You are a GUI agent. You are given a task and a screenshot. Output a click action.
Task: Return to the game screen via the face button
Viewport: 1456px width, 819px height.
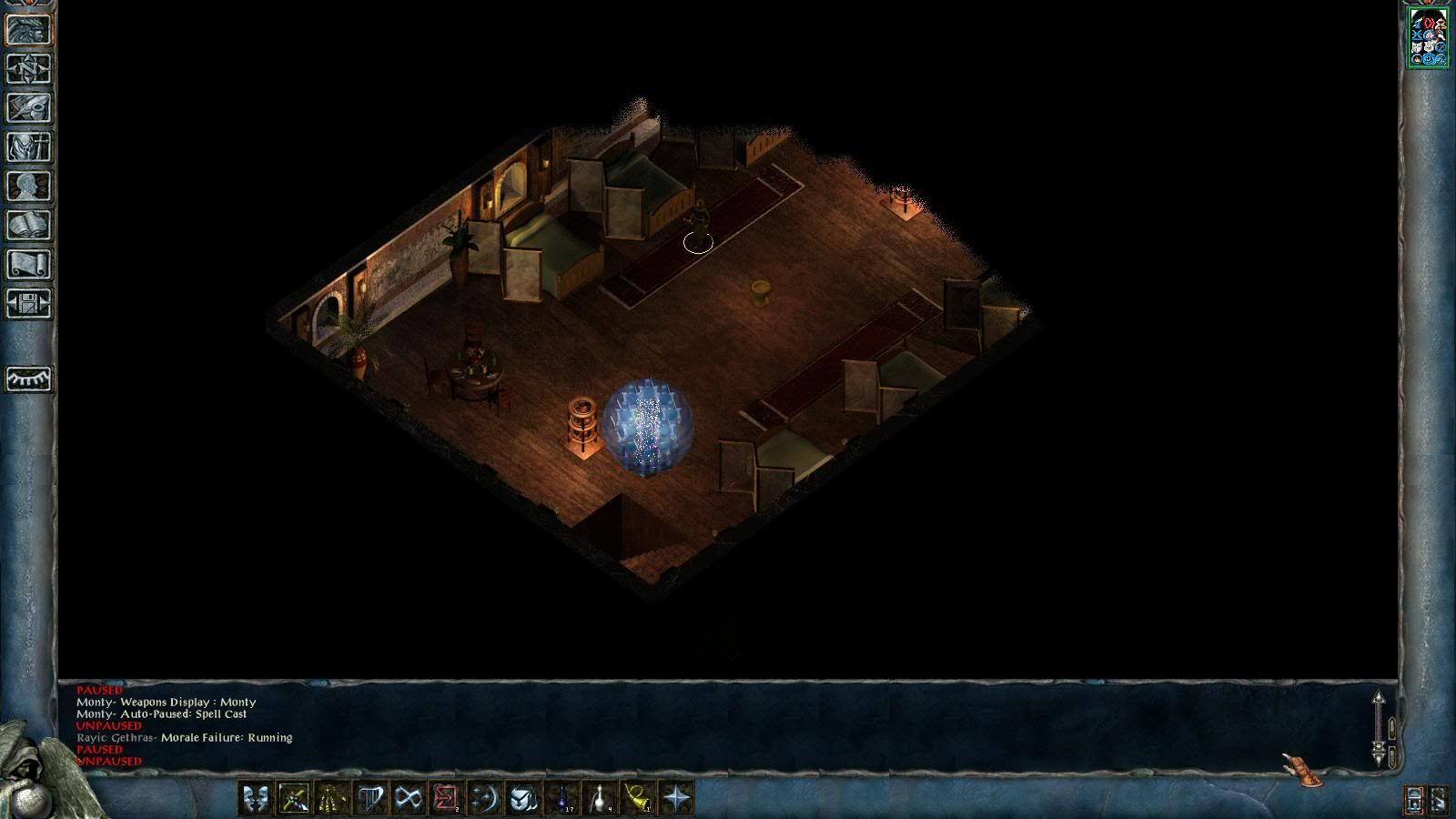click(x=29, y=30)
